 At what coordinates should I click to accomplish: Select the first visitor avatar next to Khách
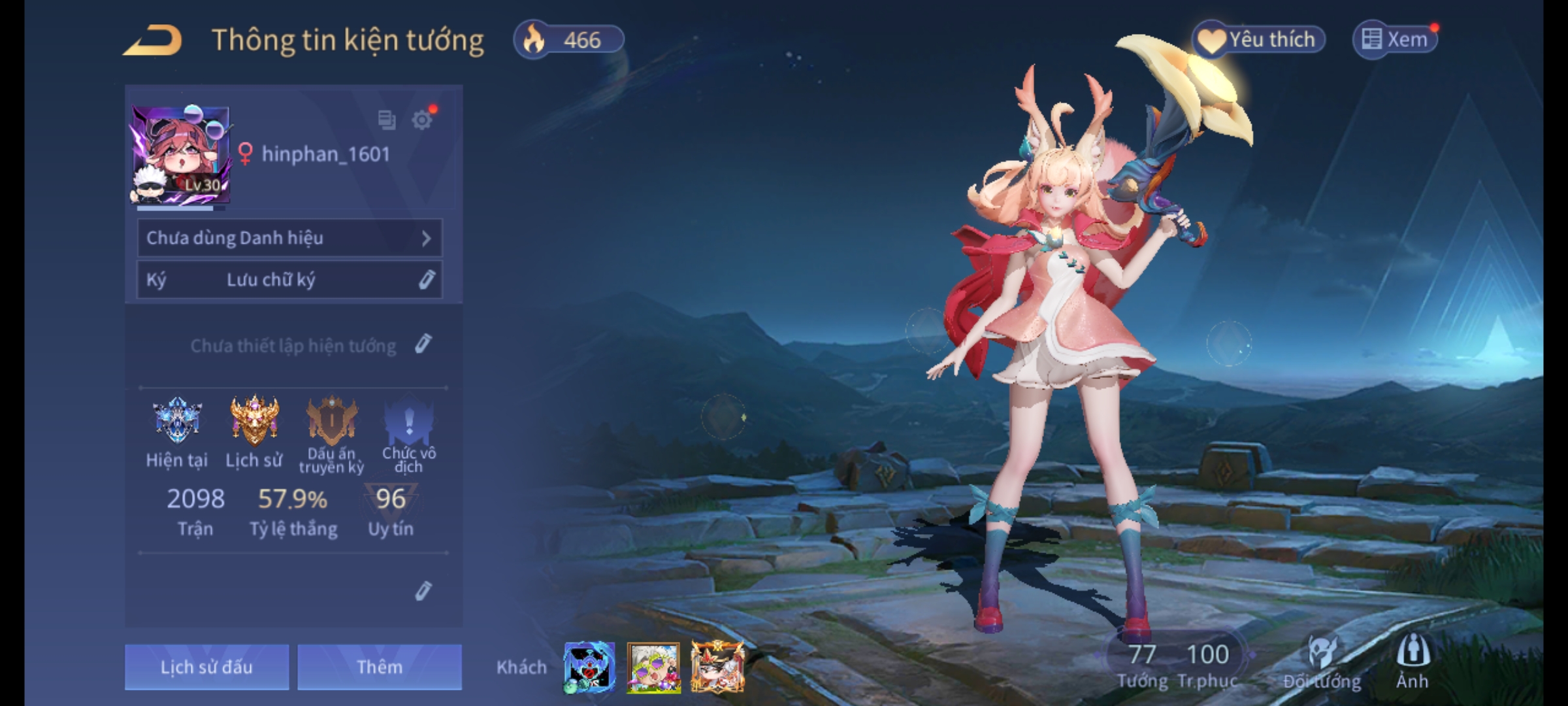pyautogui.click(x=589, y=667)
